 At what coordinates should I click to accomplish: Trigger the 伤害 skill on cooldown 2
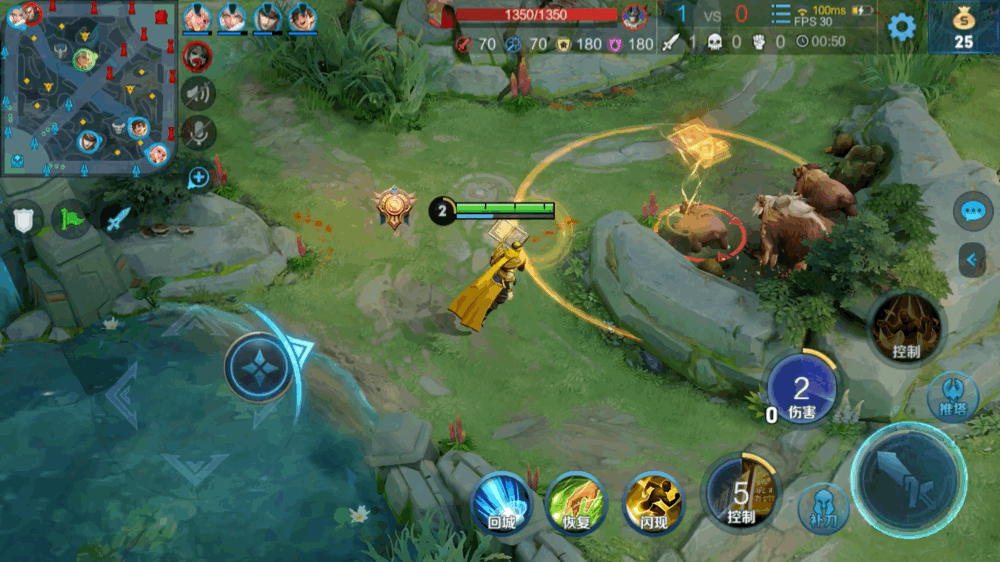[x=802, y=390]
